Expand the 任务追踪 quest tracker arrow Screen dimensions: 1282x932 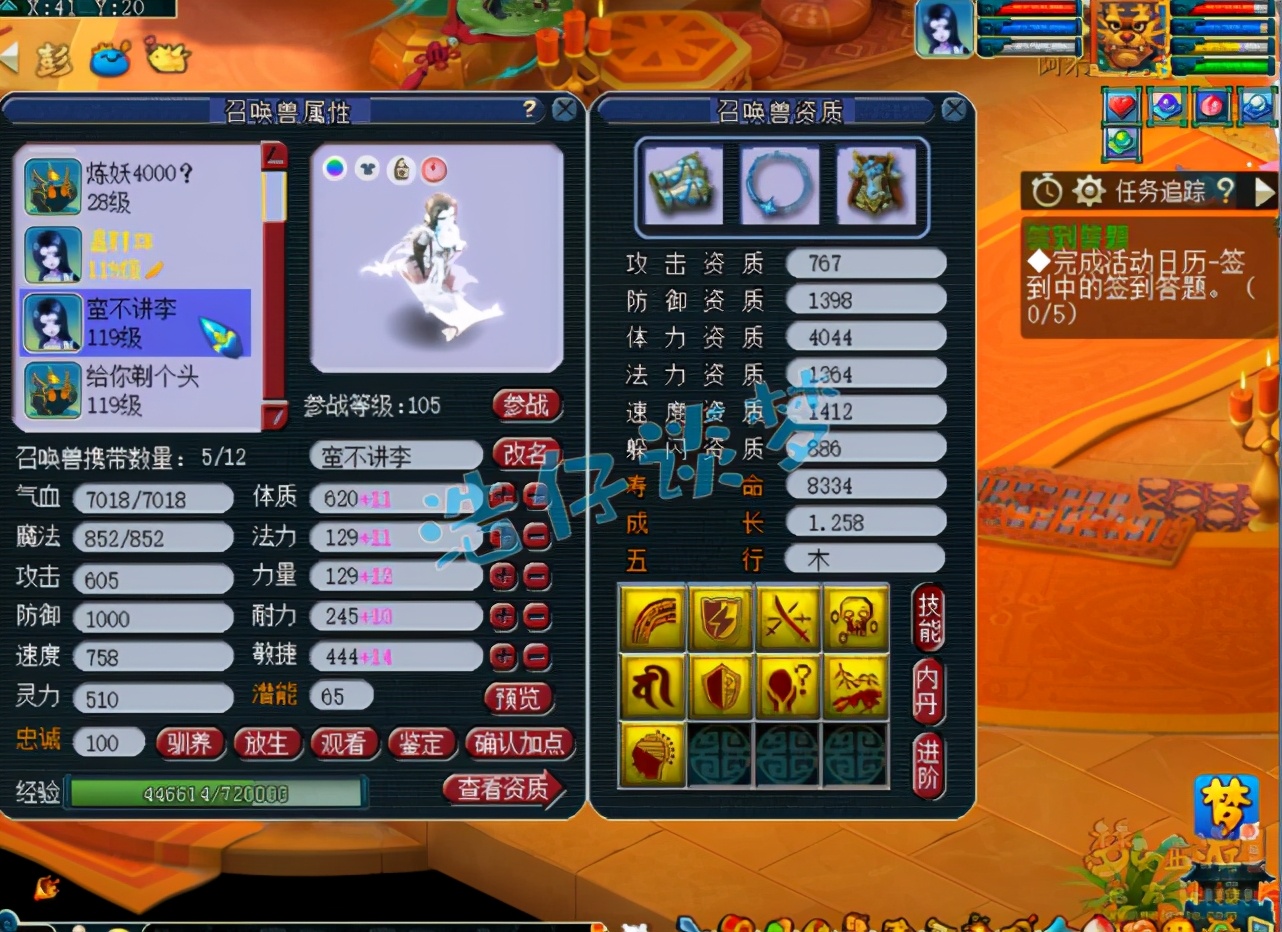click(1264, 191)
